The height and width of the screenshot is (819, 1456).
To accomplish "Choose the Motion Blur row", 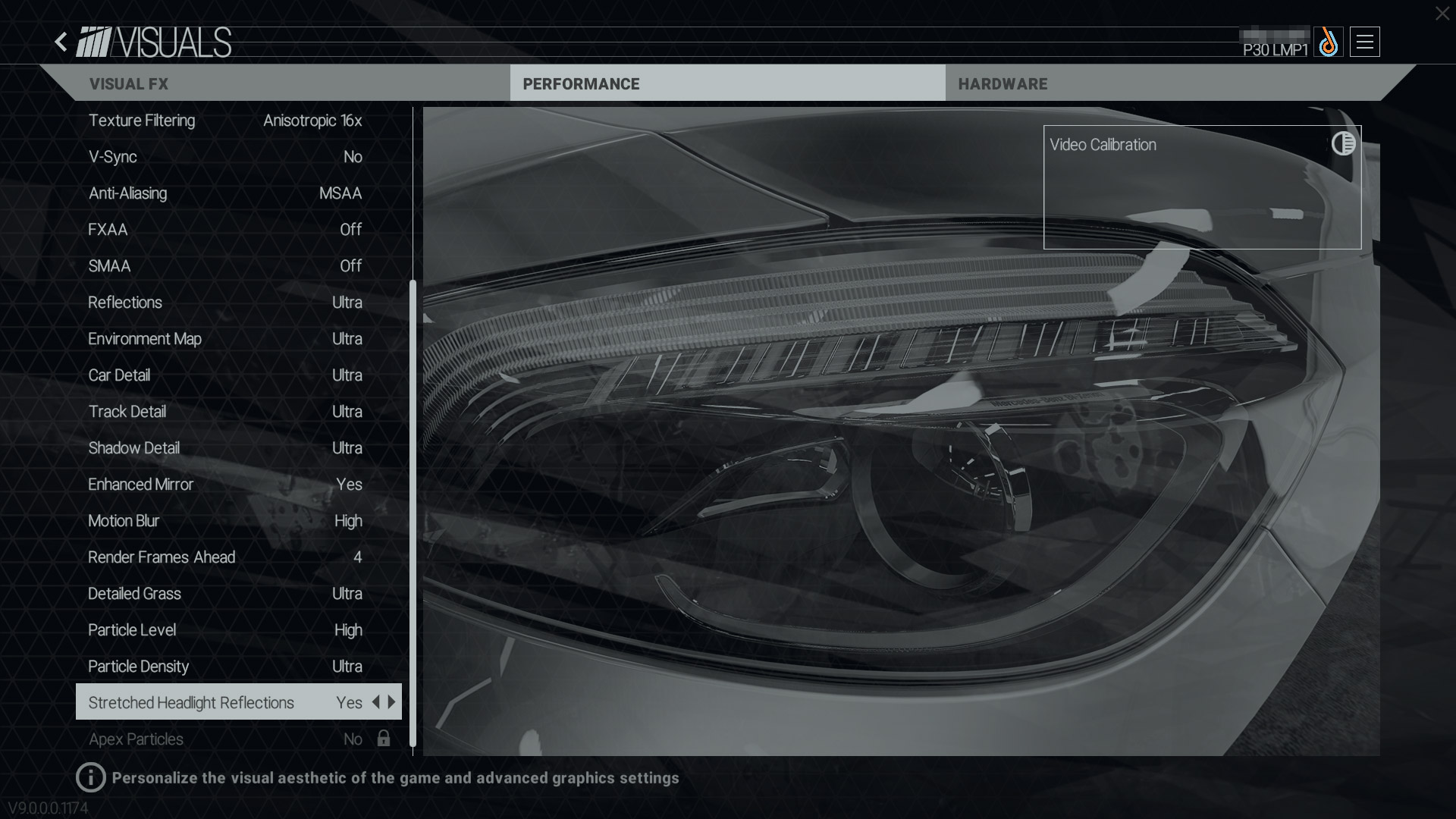I will click(x=225, y=521).
